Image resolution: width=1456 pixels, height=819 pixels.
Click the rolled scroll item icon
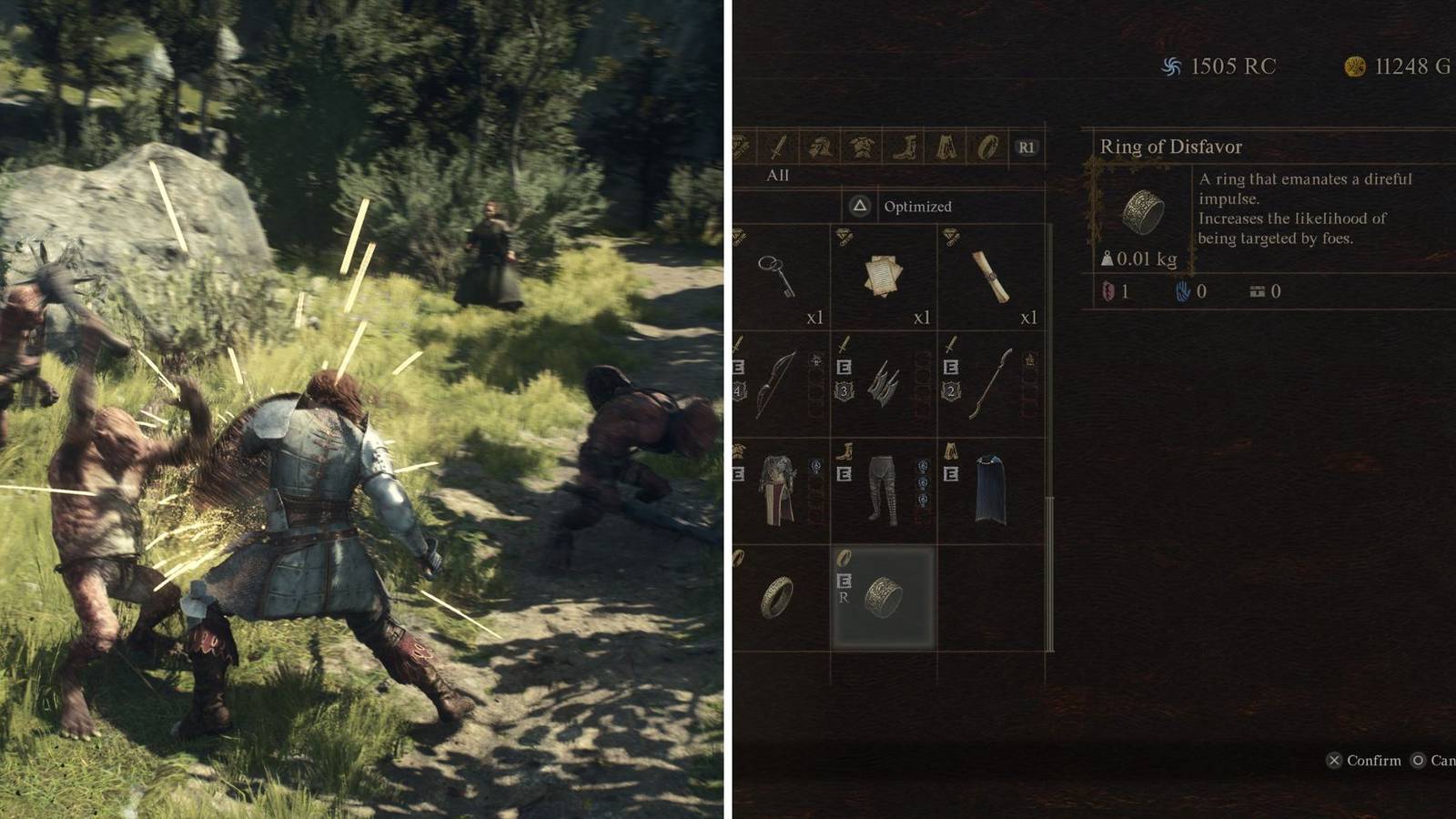pyautogui.click(x=992, y=278)
